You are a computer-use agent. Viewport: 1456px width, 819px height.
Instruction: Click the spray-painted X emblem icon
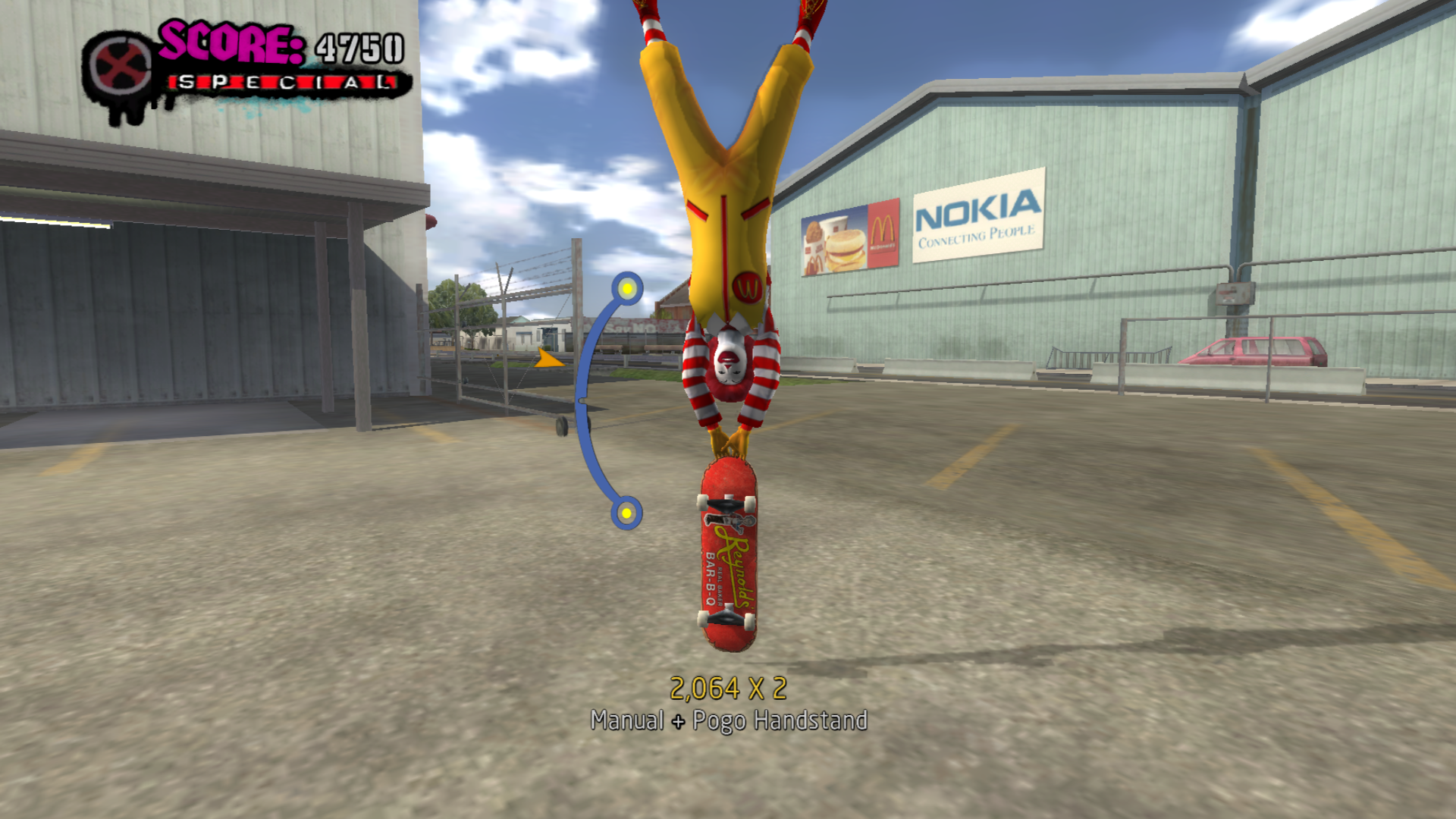pos(119,69)
